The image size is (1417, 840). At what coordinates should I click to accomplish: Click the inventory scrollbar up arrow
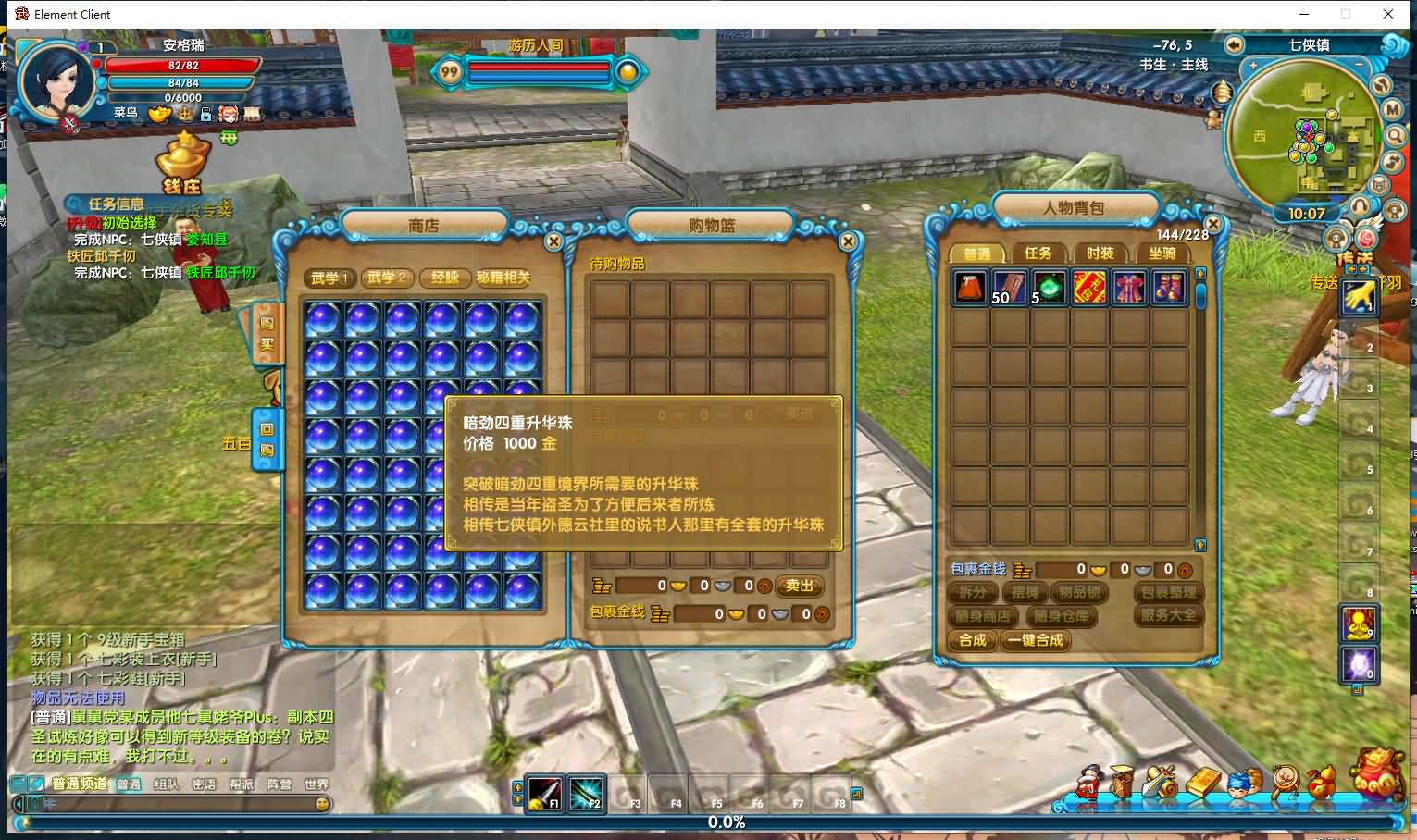pos(1200,271)
